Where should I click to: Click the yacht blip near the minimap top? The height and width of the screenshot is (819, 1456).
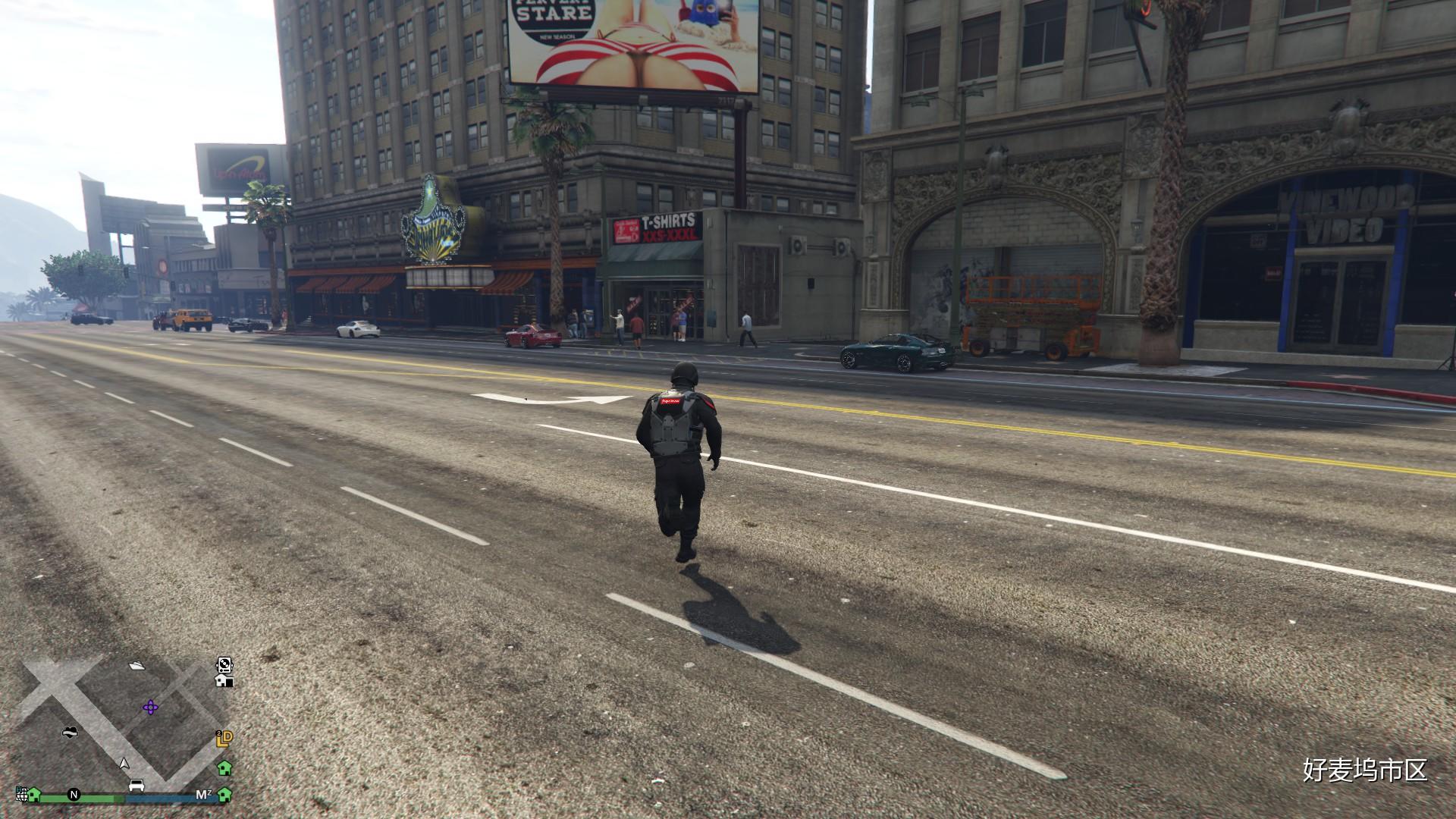(137, 666)
